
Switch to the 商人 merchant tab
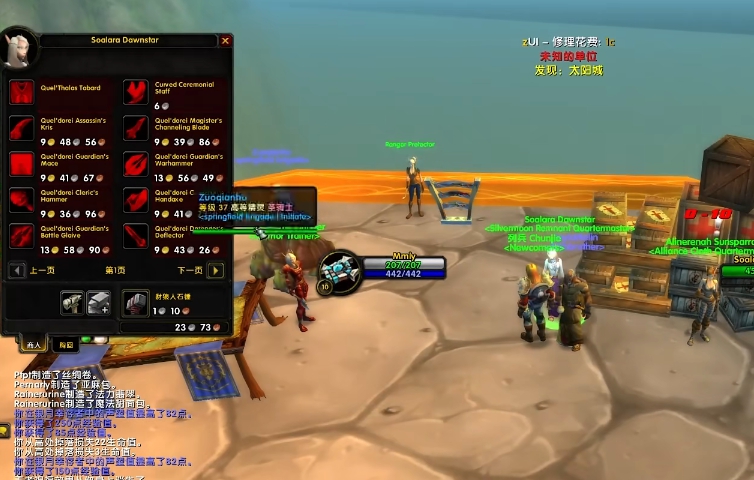click(x=33, y=344)
